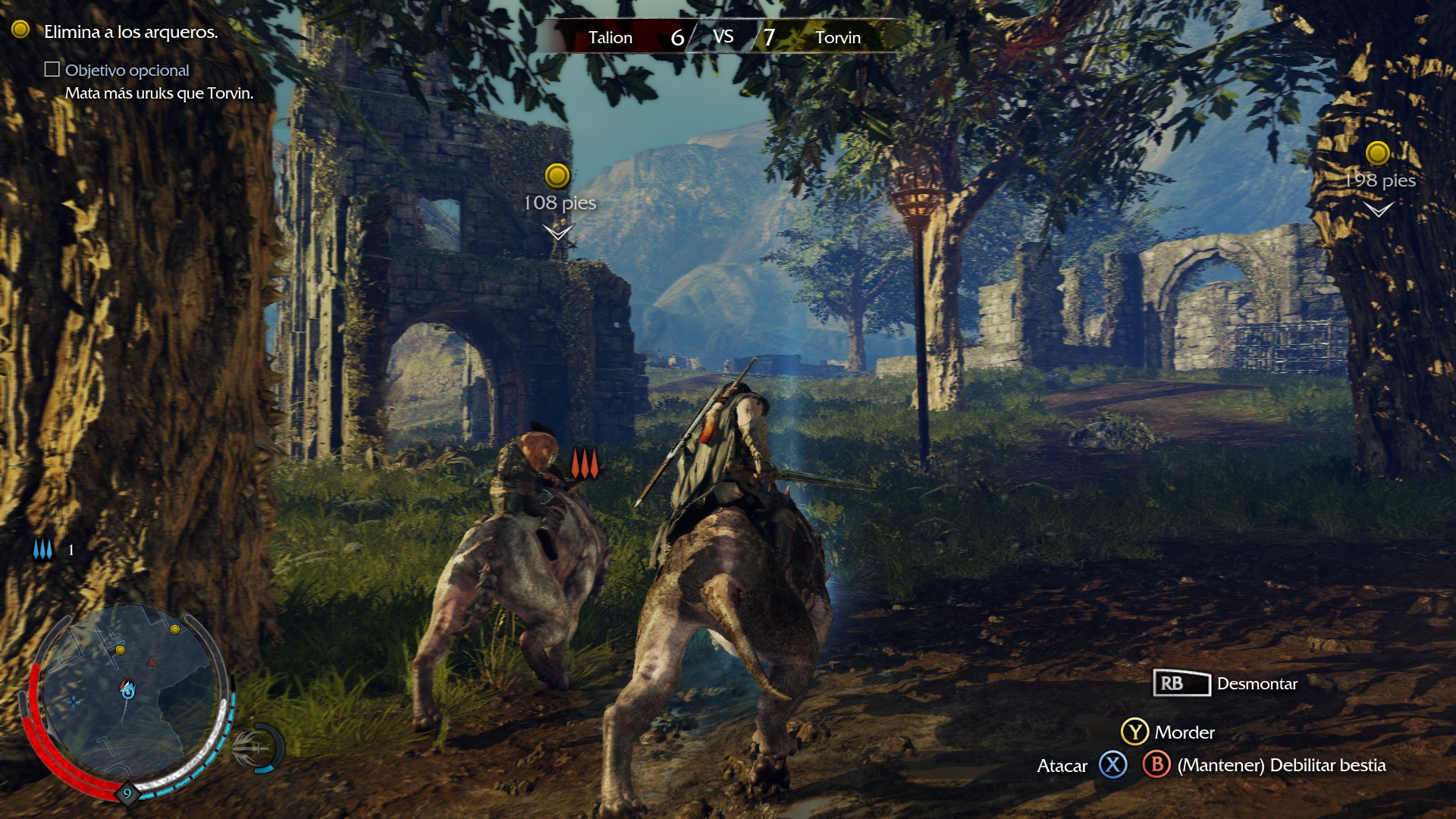Select the "Elimina a los arqueros" objective
The height and width of the screenshot is (819, 1456).
(x=130, y=32)
